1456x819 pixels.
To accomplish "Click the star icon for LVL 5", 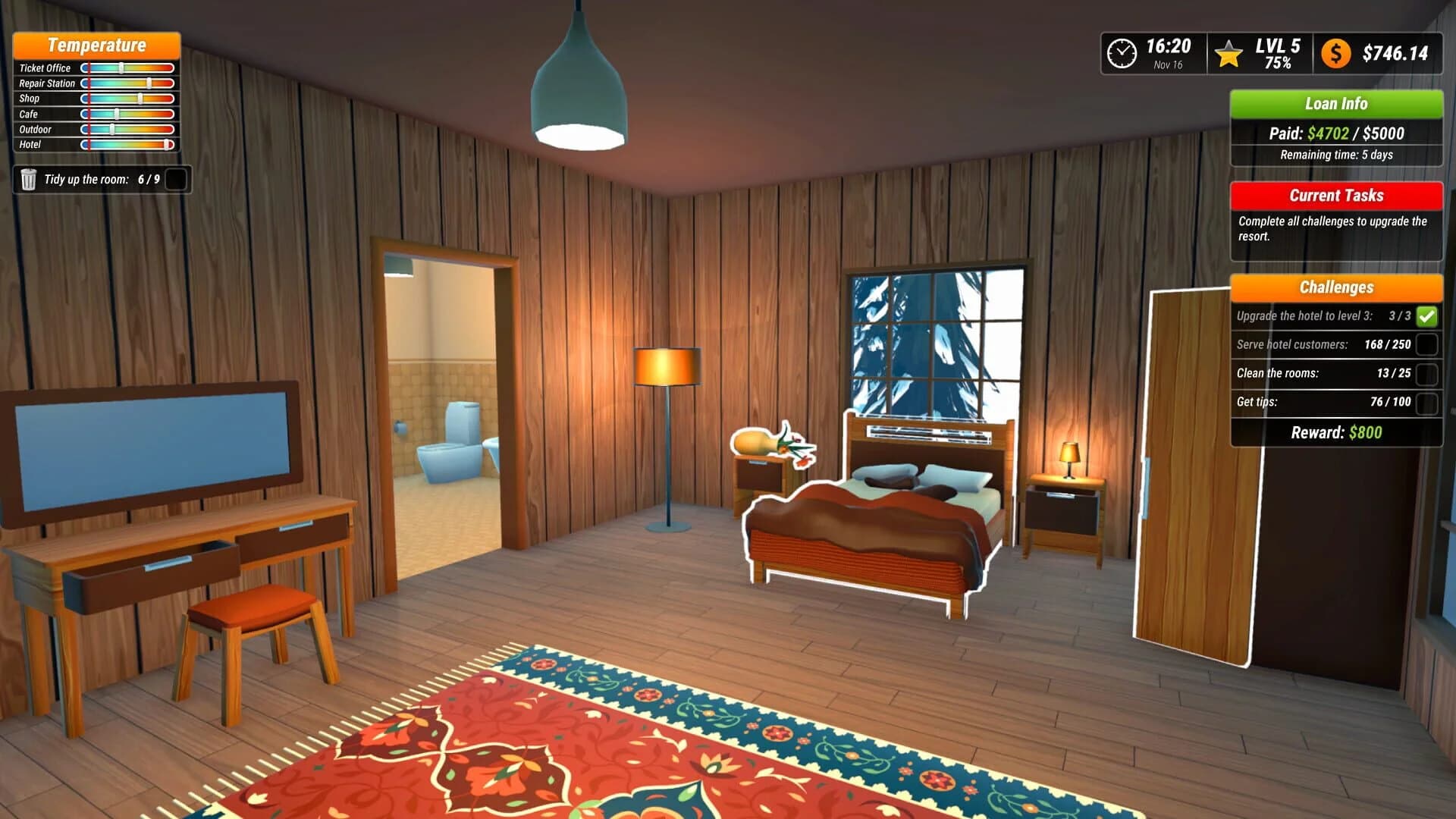I will pyautogui.click(x=1228, y=52).
